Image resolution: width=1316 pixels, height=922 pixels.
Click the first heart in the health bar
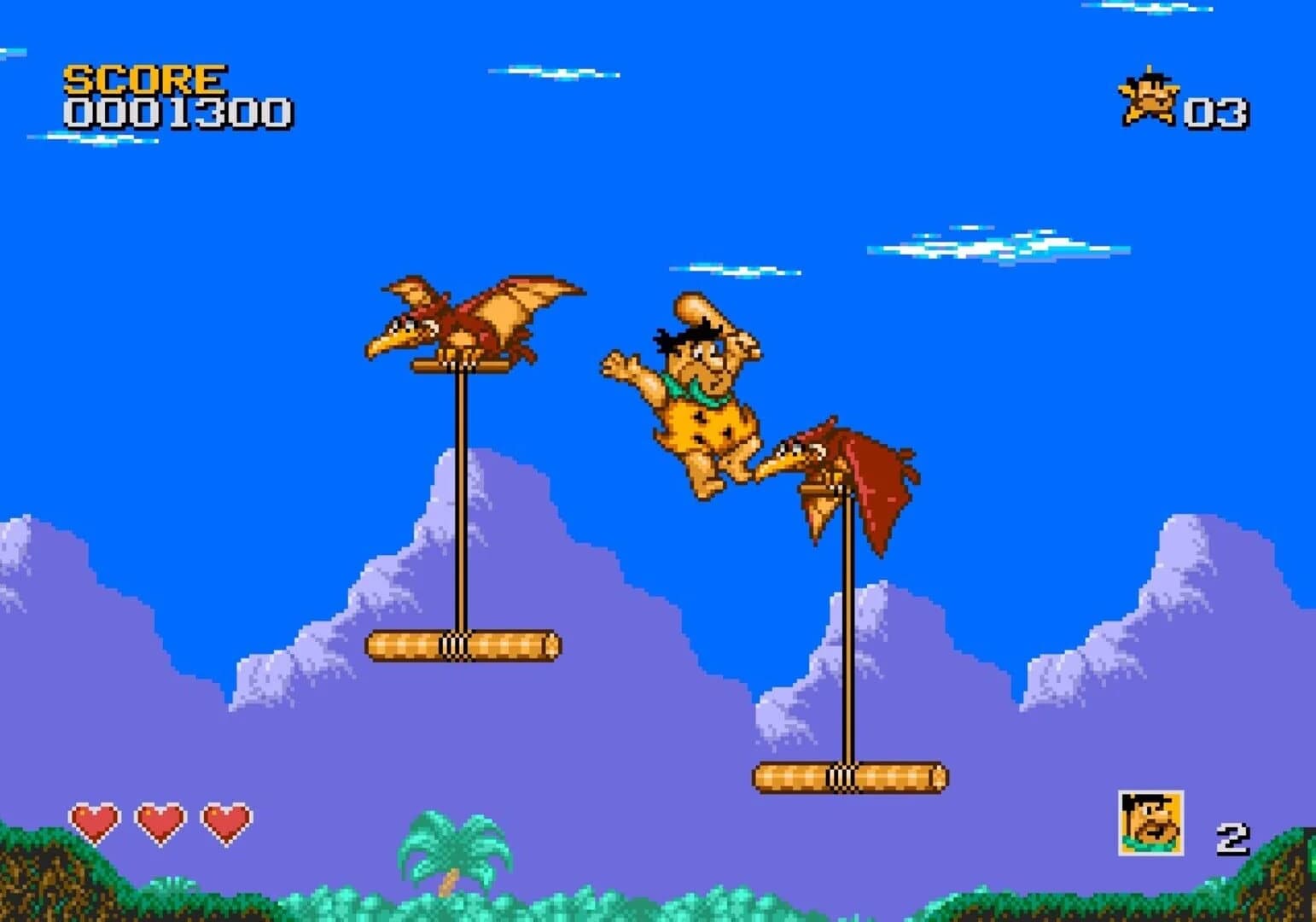click(x=96, y=821)
